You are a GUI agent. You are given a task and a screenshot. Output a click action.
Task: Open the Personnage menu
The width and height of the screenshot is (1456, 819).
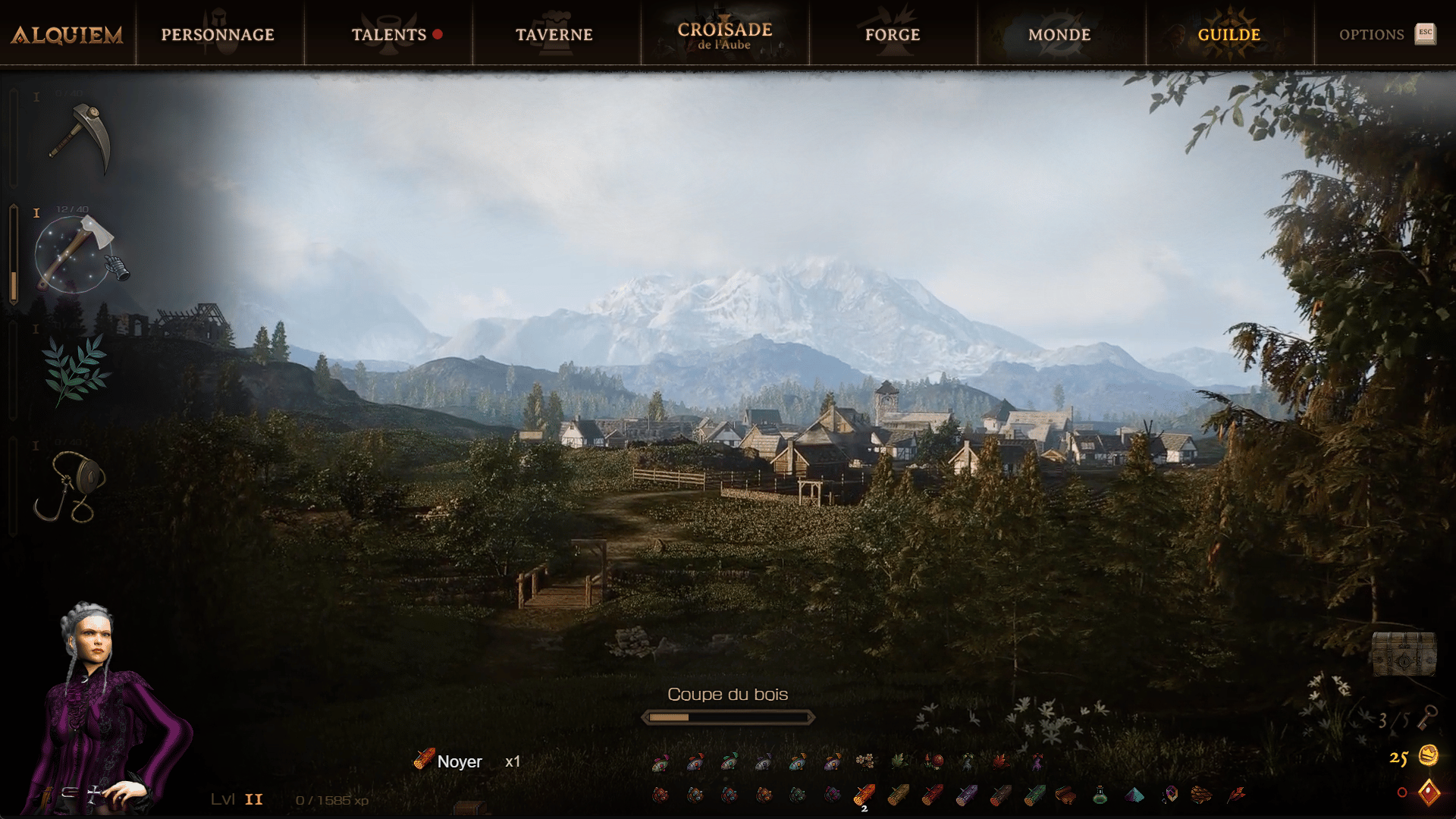coord(218,35)
